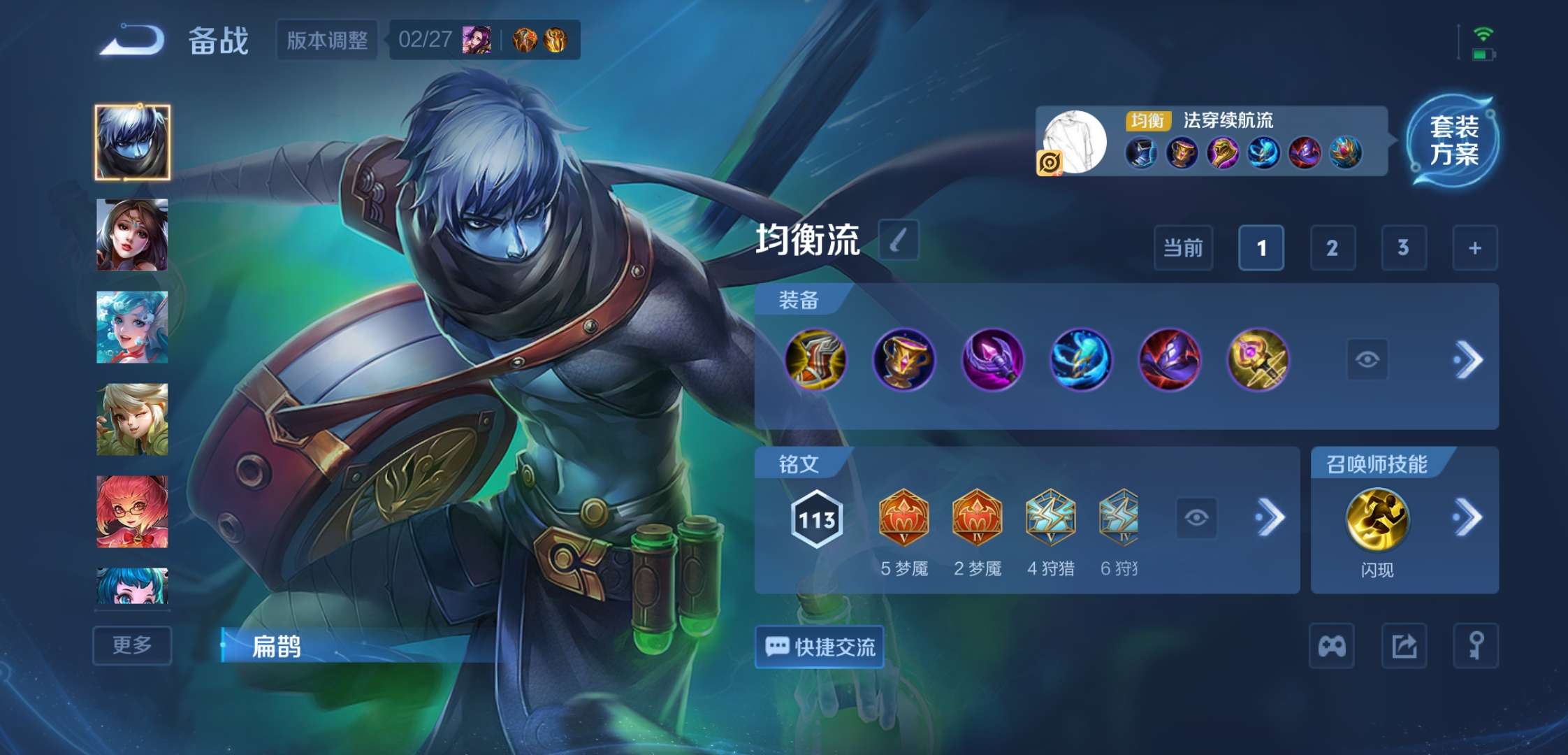Image resolution: width=1568 pixels, height=755 pixels.
Task: Select the 当前 tab
Action: click(x=1182, y=248)
